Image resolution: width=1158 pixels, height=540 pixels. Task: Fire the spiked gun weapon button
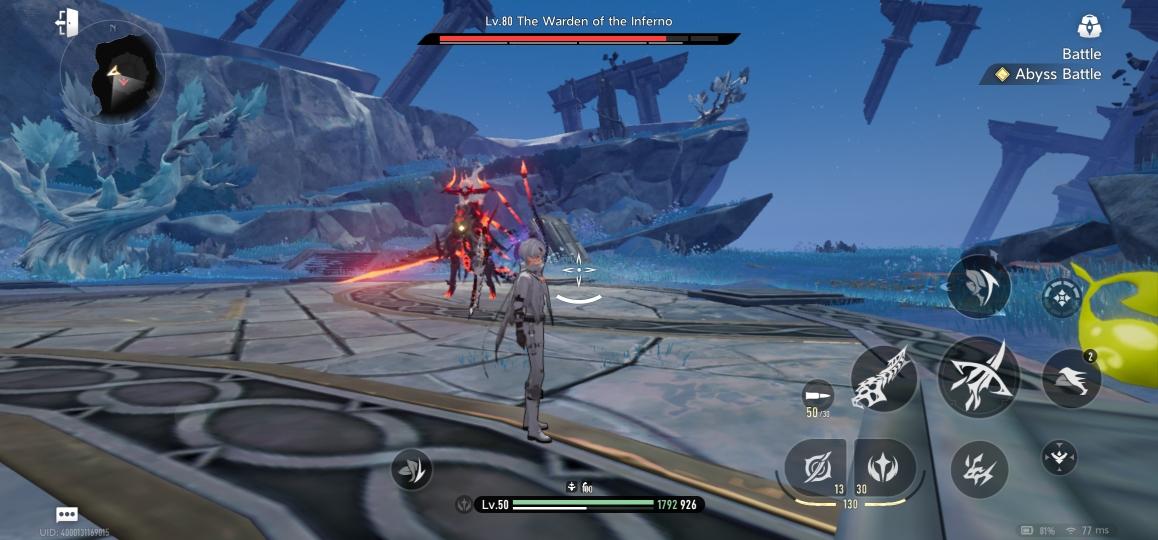[884, 378]
